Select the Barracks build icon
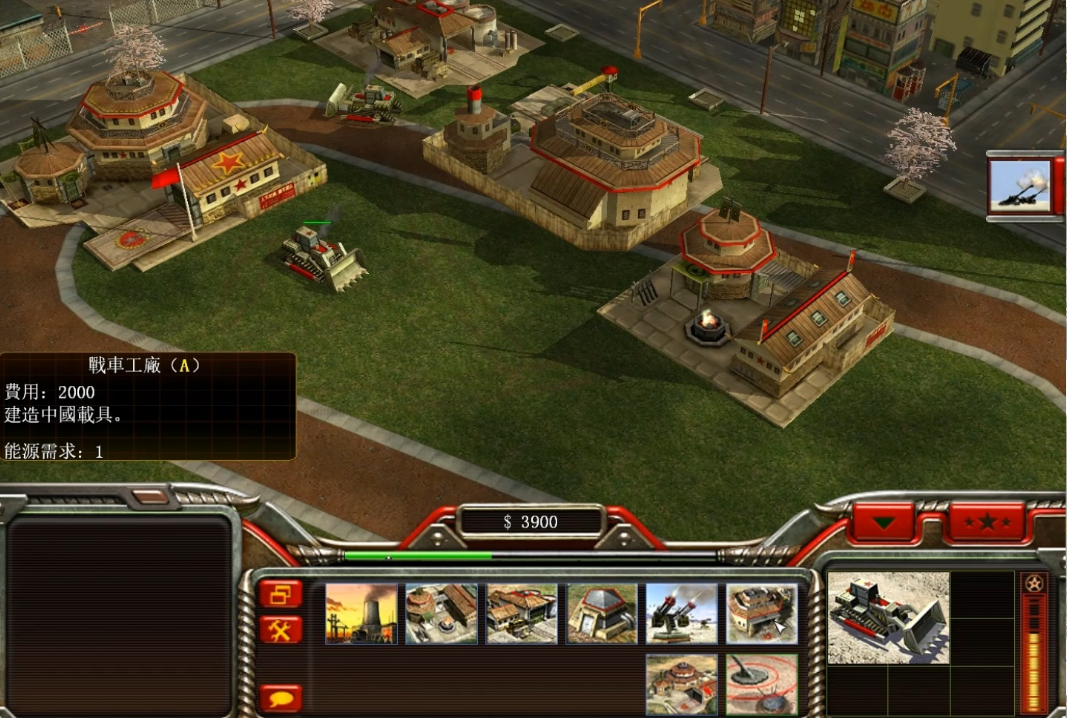Screen dimensions: 1067x718 [441, 614]
